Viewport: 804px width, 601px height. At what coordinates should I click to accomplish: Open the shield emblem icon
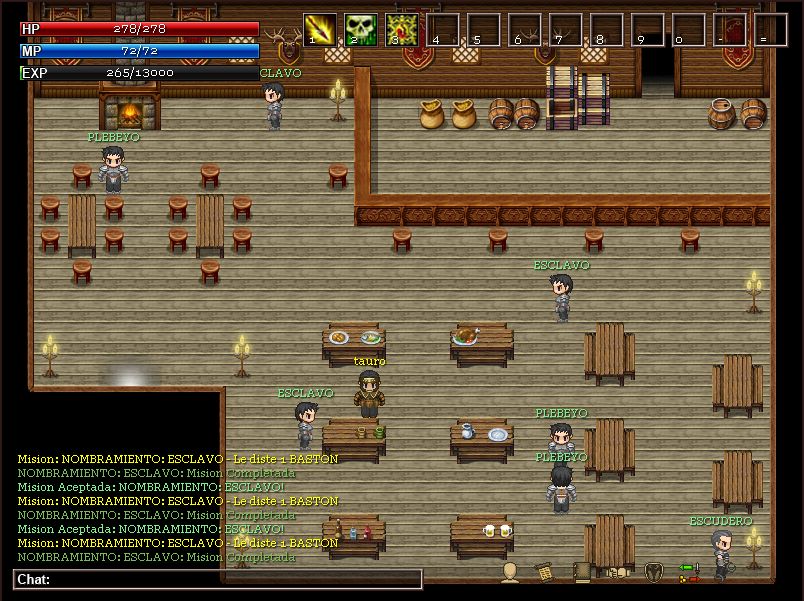(x=653, y=572)
